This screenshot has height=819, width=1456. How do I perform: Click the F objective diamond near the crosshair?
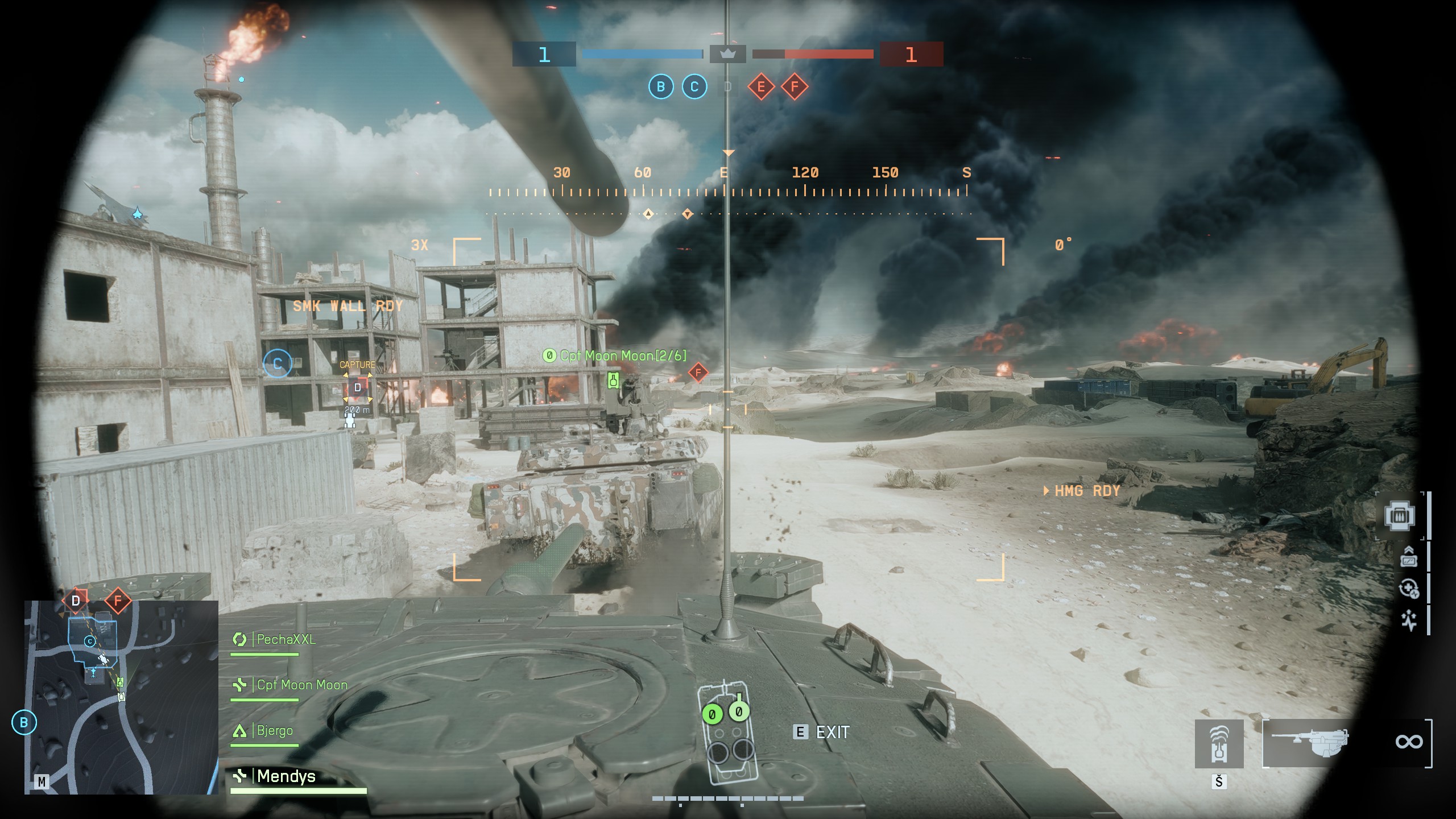point(698,373)
